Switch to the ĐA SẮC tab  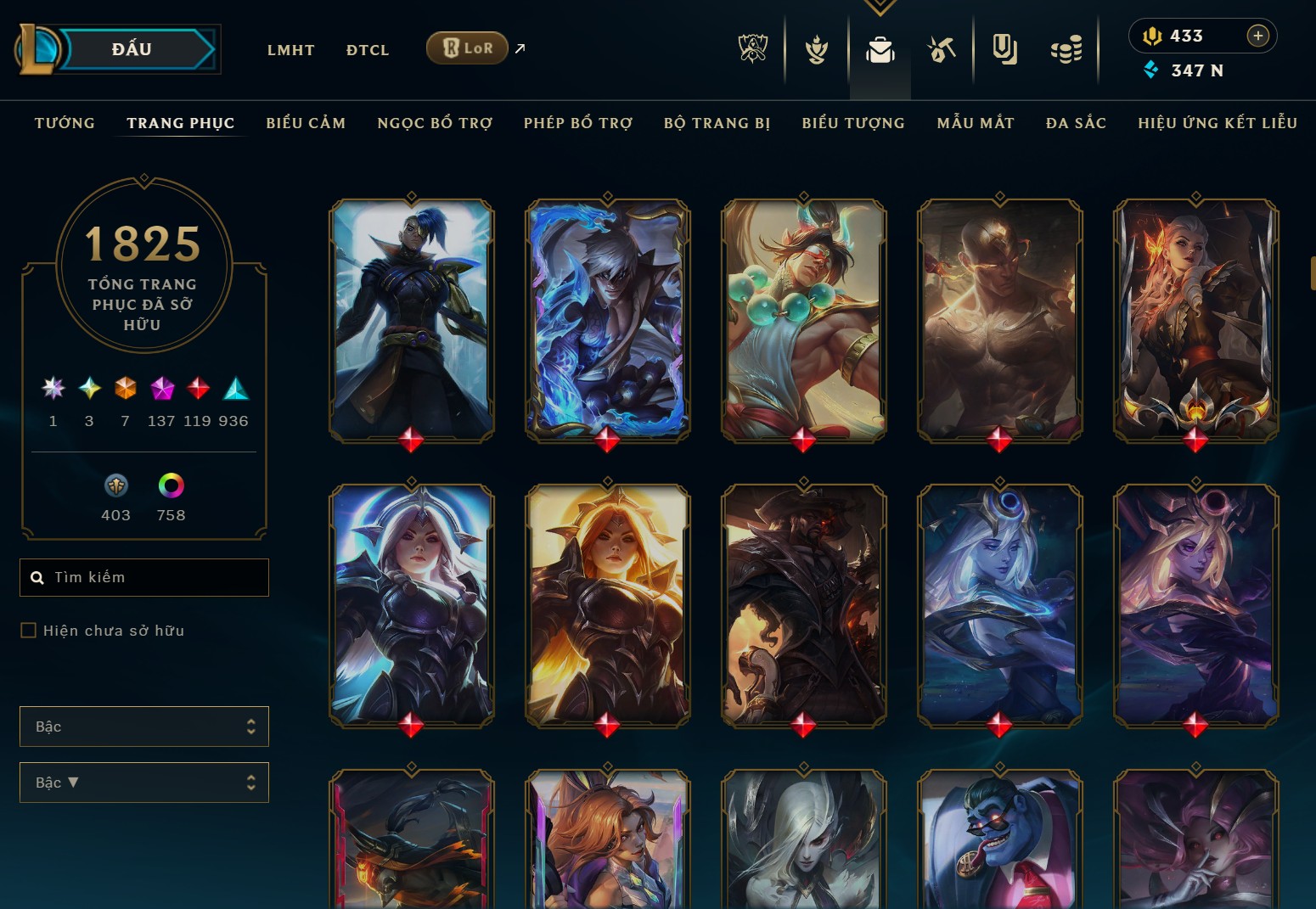pos(1076,123)
